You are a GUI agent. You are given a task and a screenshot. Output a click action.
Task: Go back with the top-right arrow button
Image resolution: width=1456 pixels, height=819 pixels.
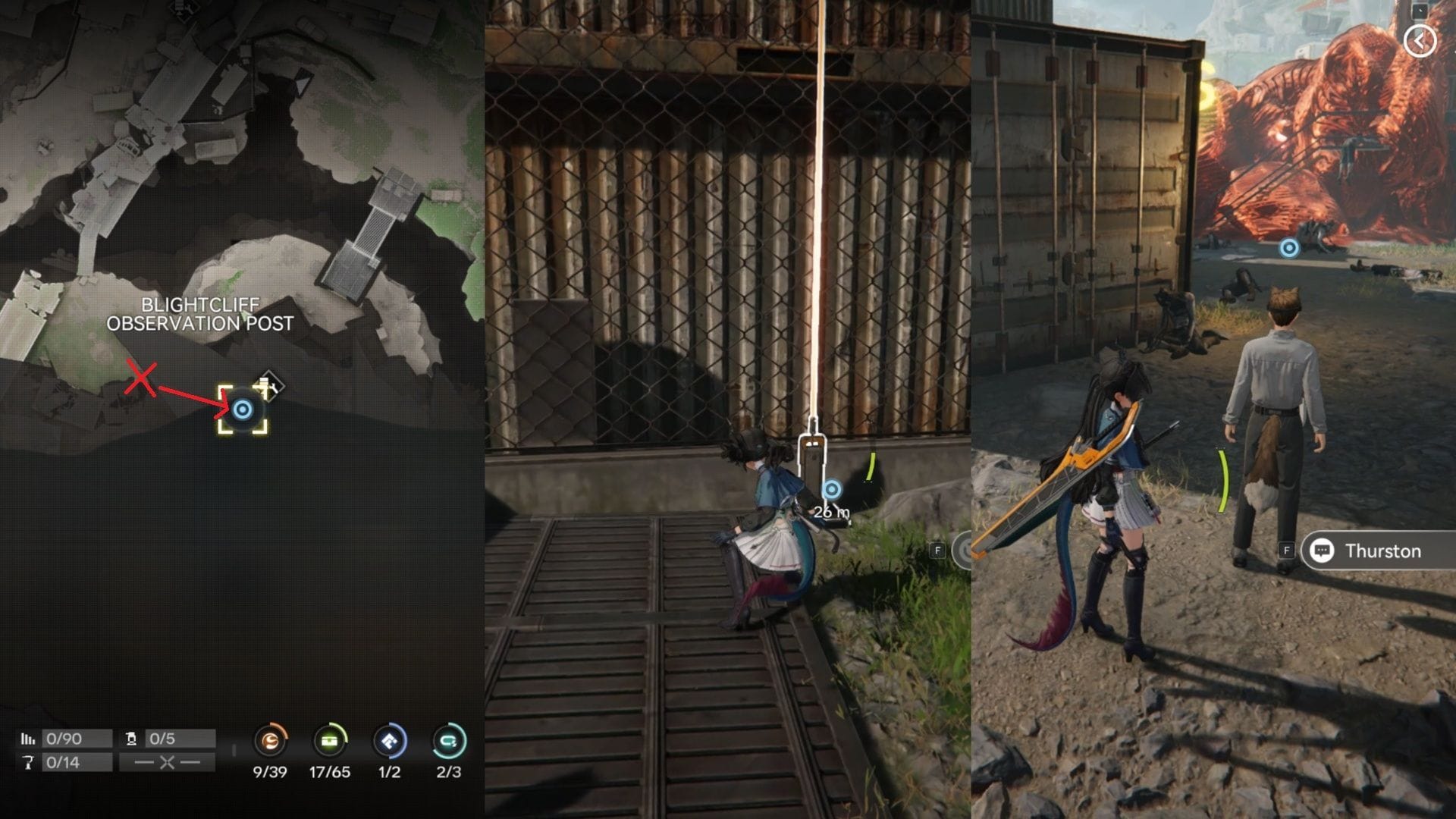point(1419,41)
